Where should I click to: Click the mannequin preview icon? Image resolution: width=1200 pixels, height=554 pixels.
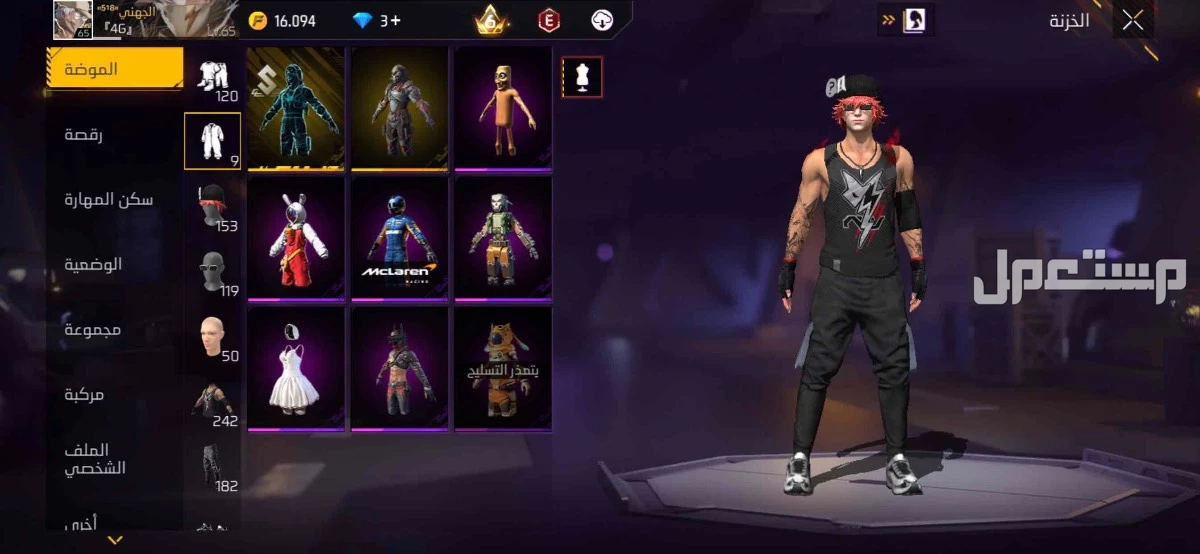[x=581, y=77]
